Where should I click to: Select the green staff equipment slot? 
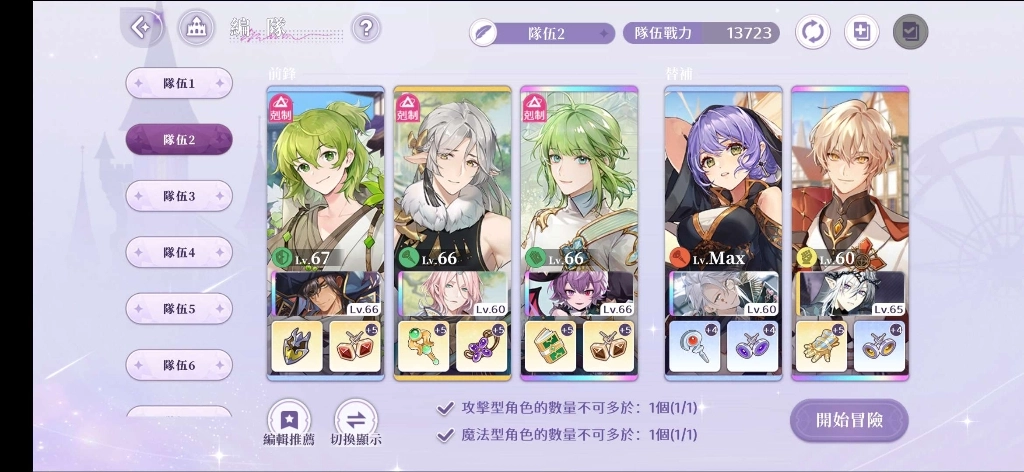[x=424, y=346]
